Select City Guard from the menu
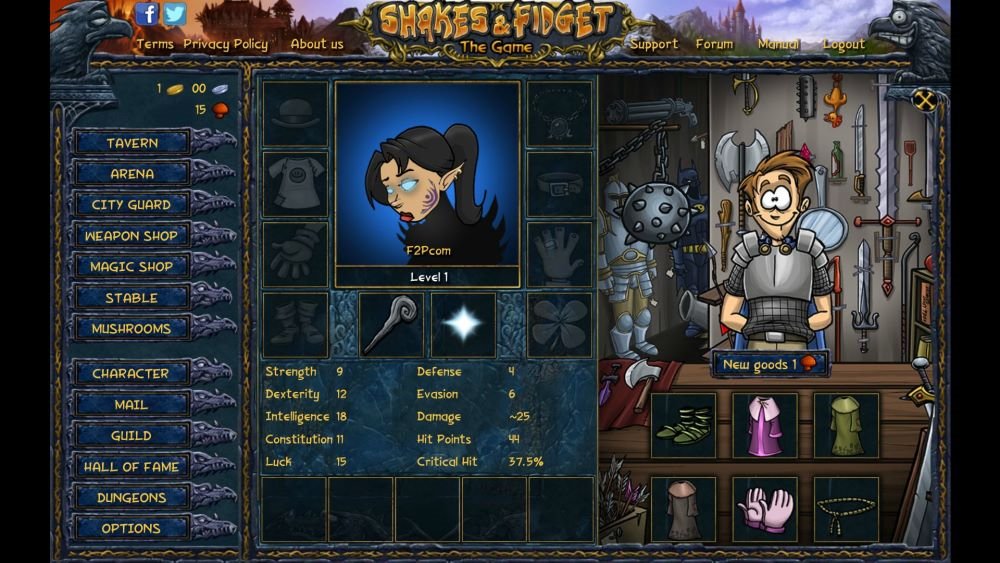Screen dimensions: 1000x563 tap(132, 205)
